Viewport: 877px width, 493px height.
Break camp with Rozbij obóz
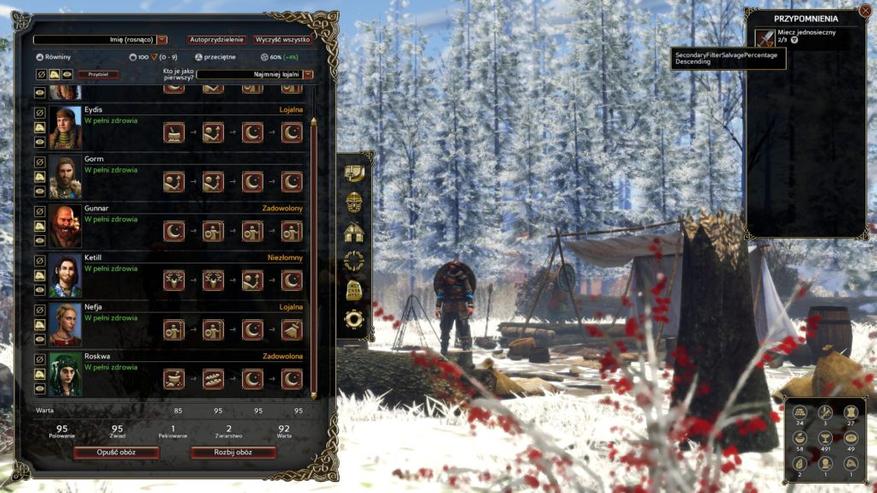pyautogui.click(x=232, y=452)
